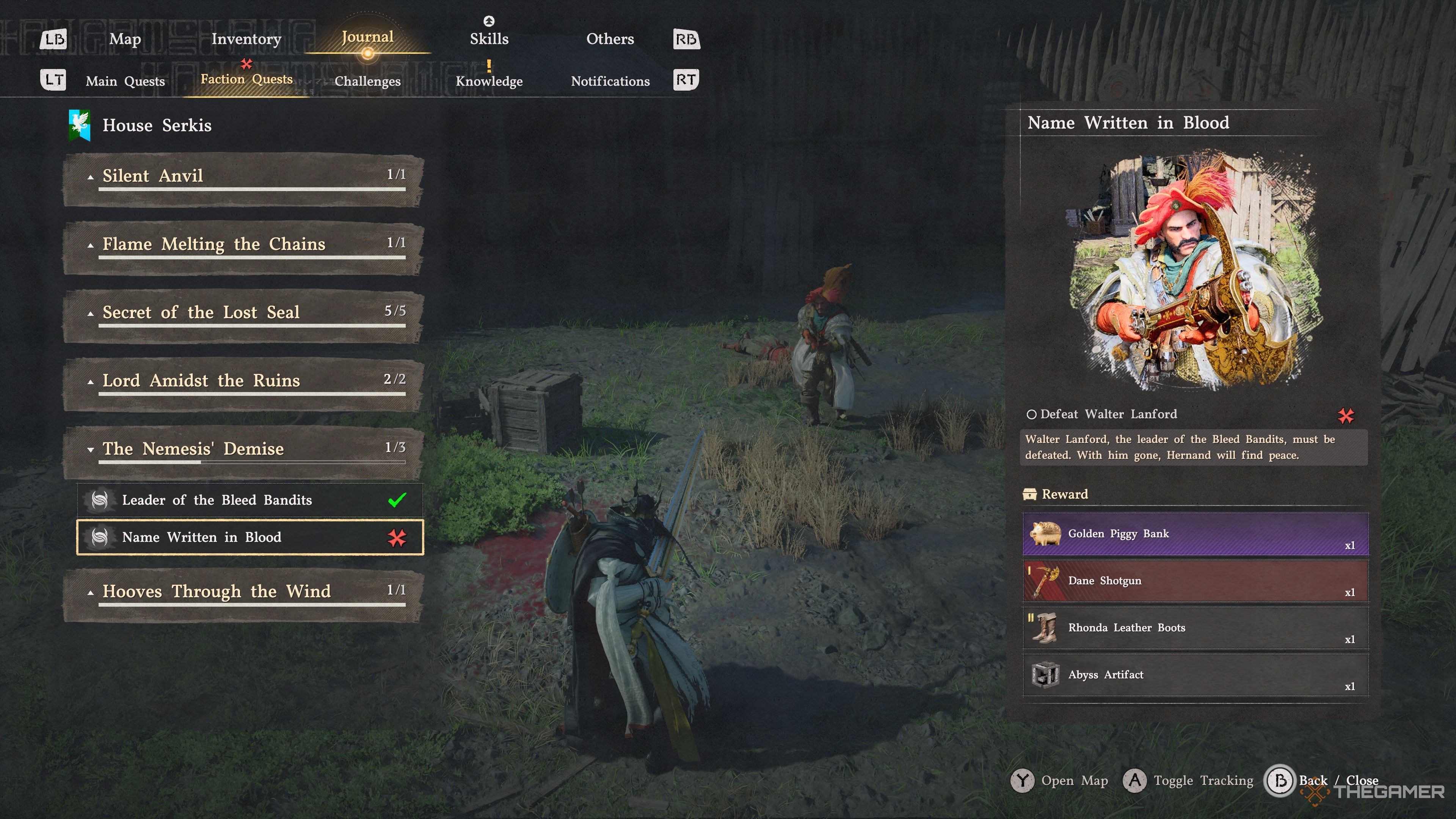The height and width of the screenshot is (819, 1456).
Task: View the Knowledge sub-tab
Action: coord(489,82)
